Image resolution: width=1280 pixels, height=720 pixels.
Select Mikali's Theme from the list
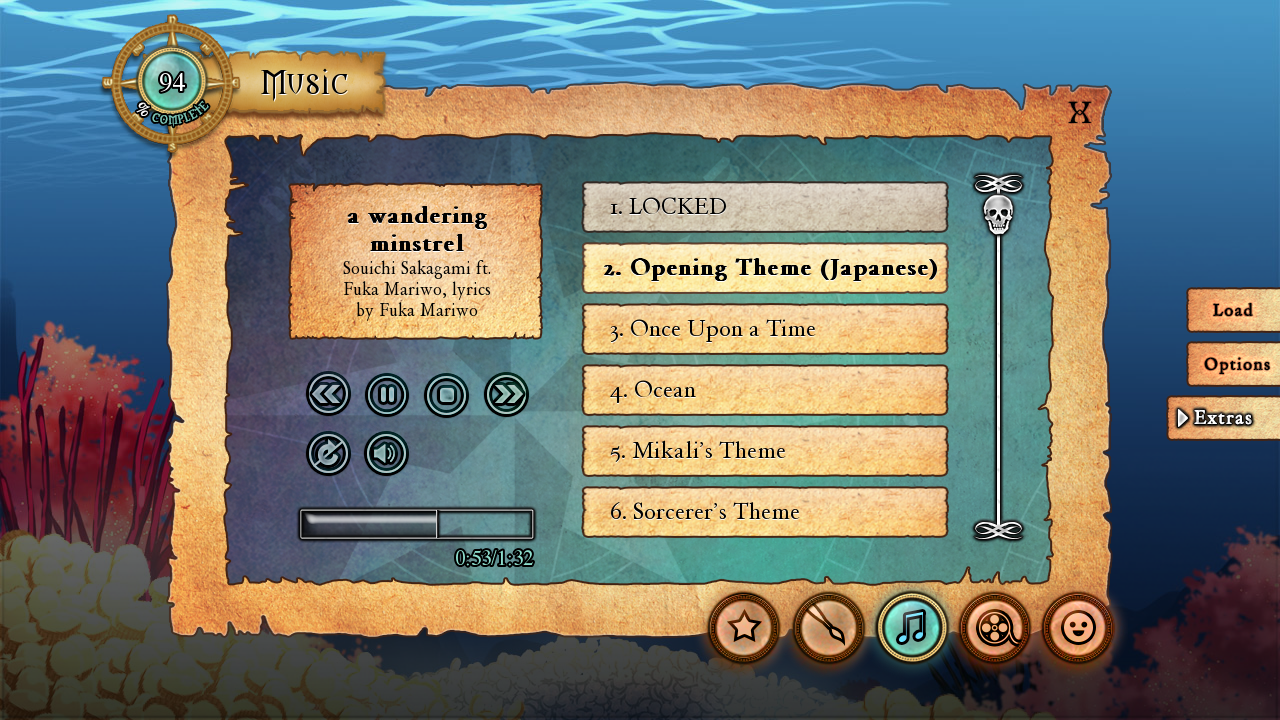click(765, 451)
